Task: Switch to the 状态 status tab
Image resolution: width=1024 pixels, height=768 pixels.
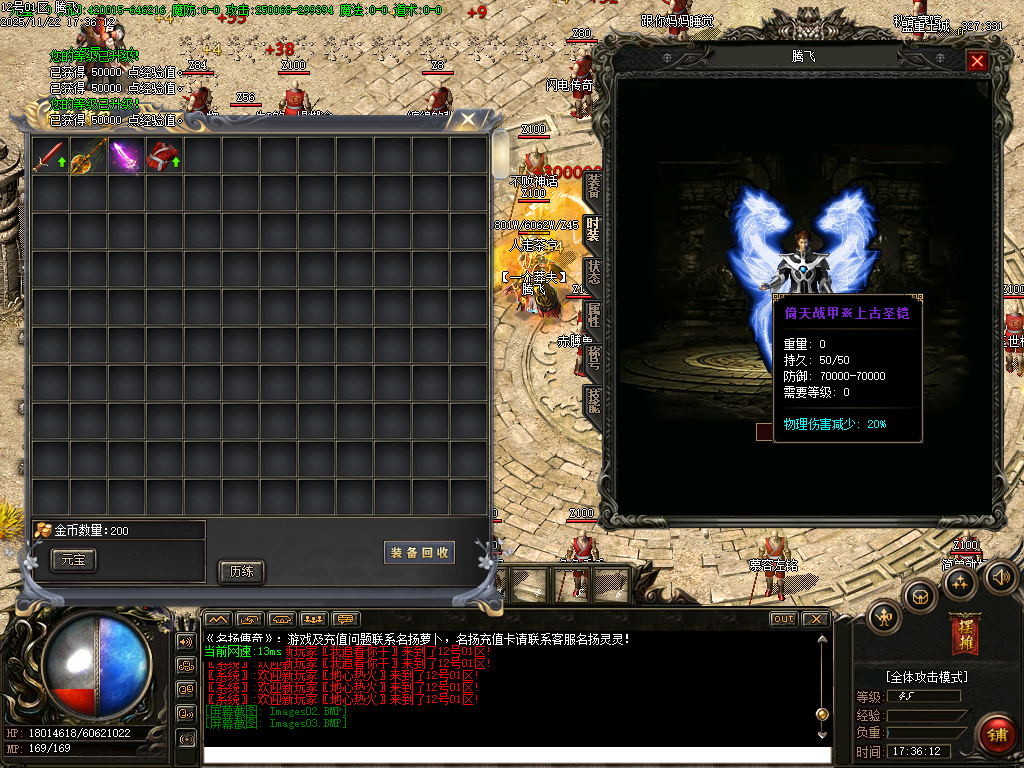Action: pos(594,272)
